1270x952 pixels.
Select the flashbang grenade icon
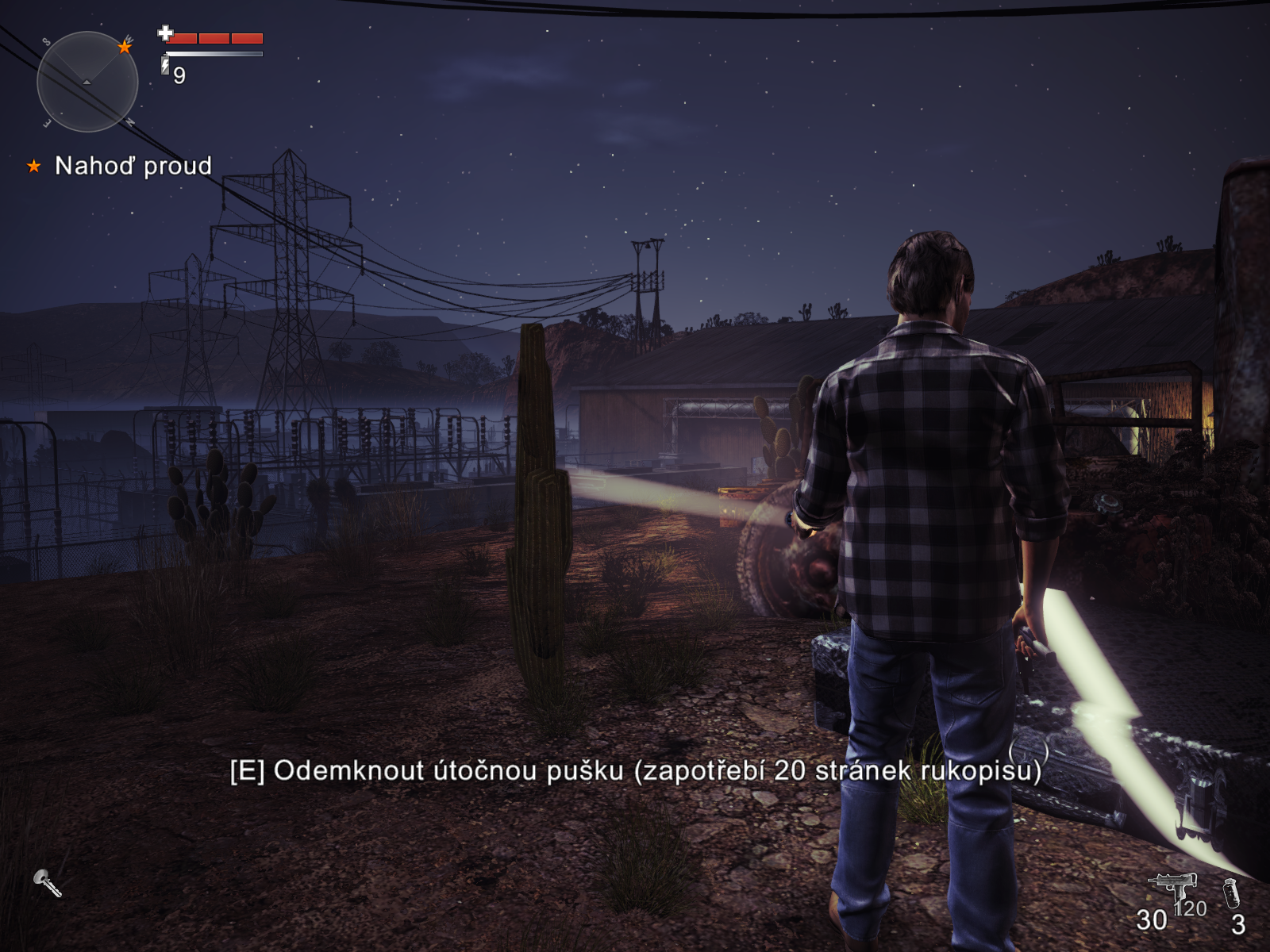coord(1231,893)
